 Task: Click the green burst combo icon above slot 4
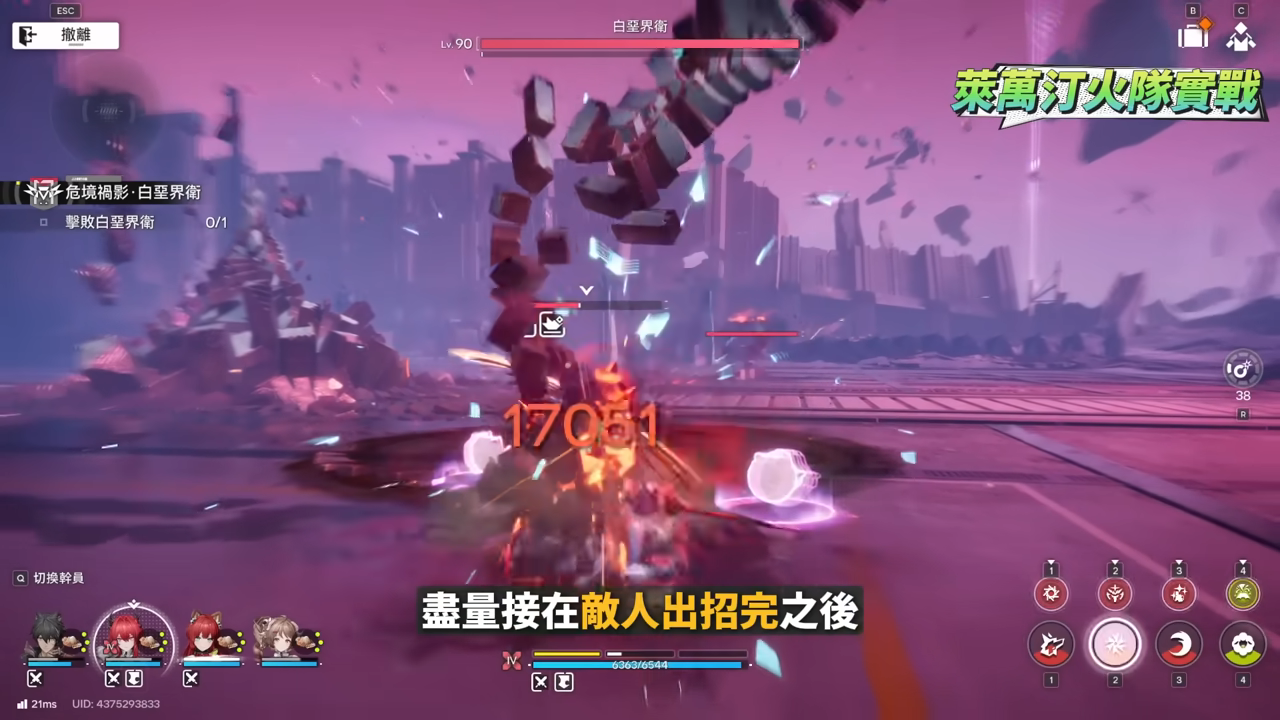tap(1241, 592)
